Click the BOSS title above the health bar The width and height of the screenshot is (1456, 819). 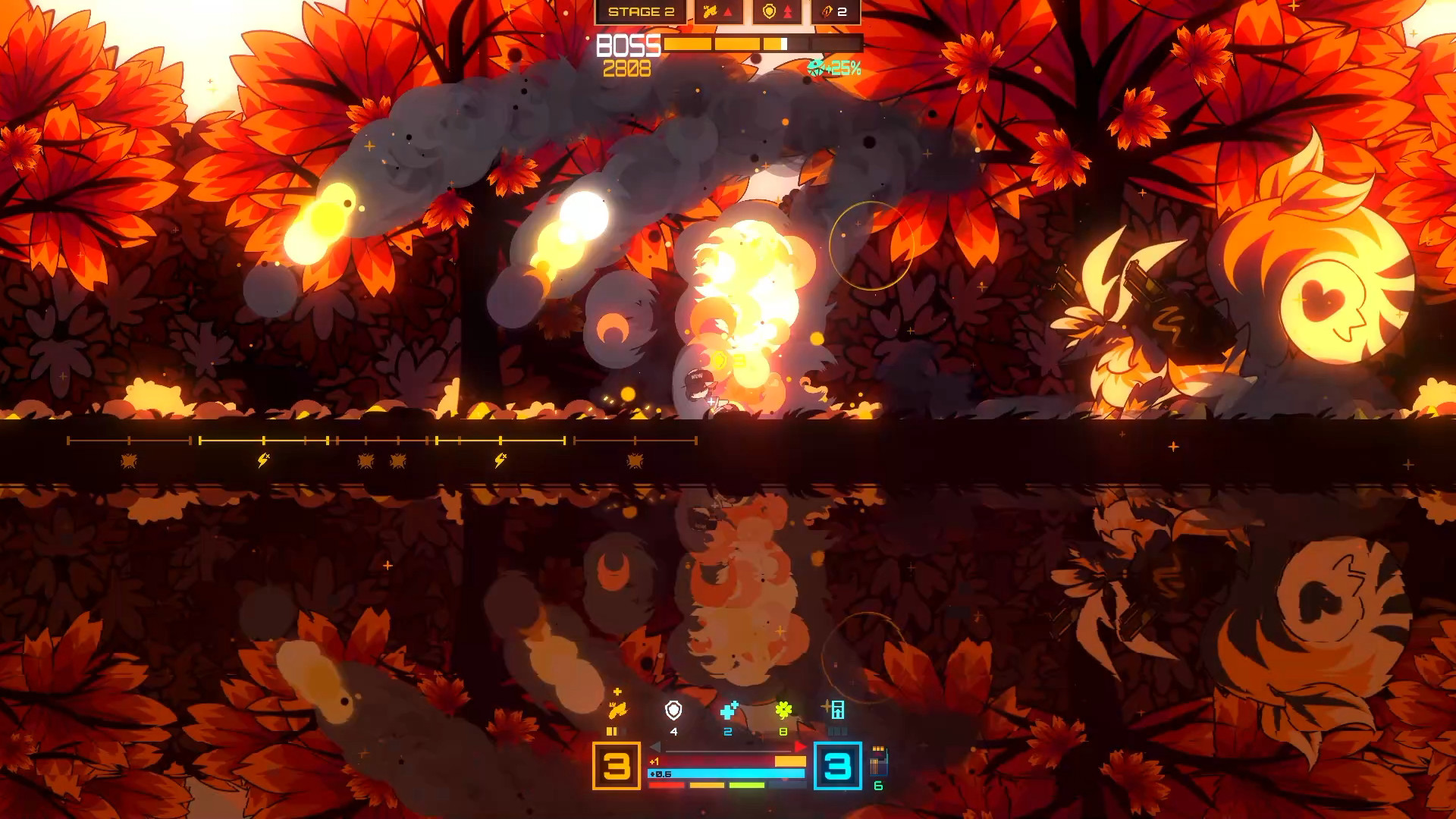click(x=629, y=46)
